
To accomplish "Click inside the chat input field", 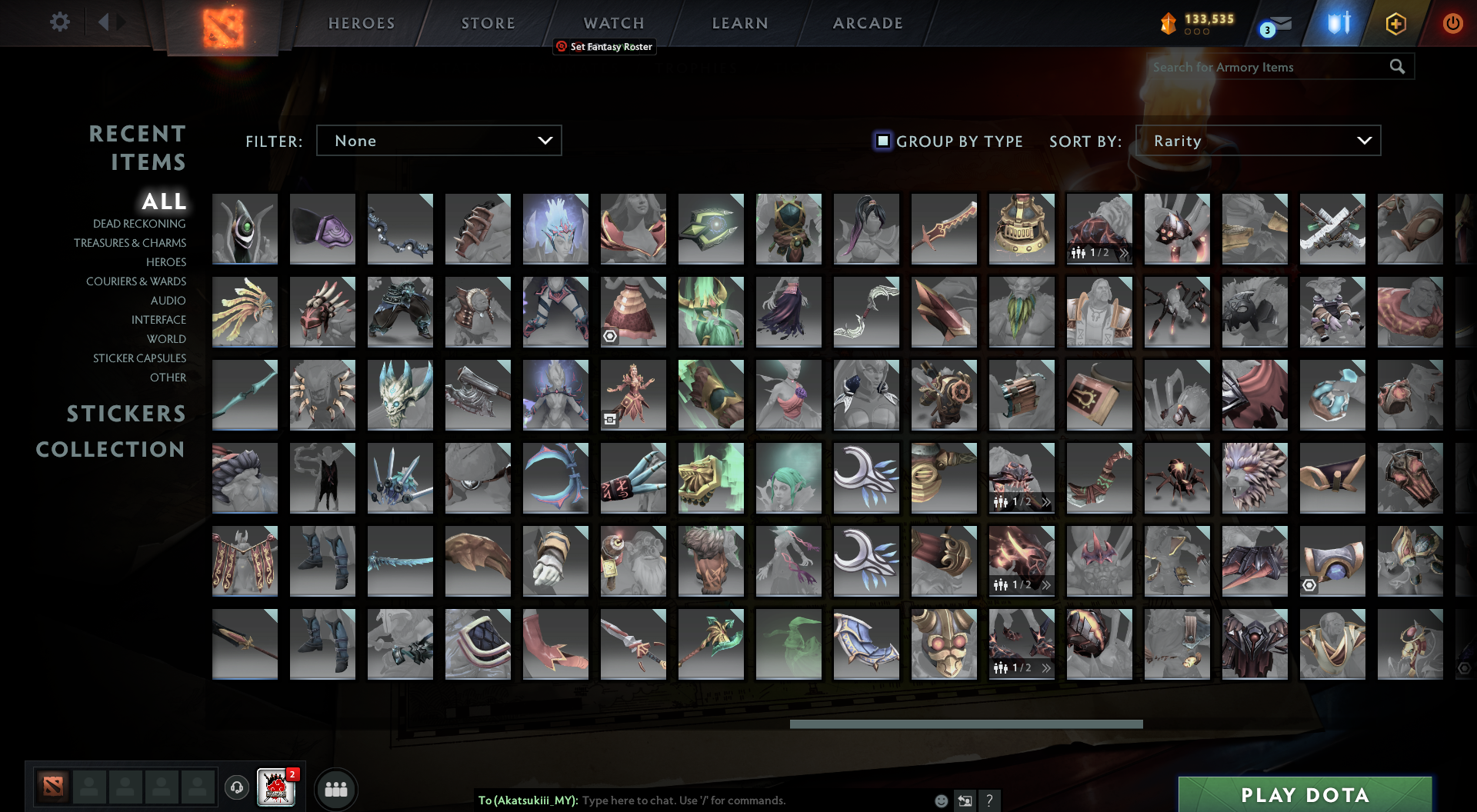I will (692, 800).
